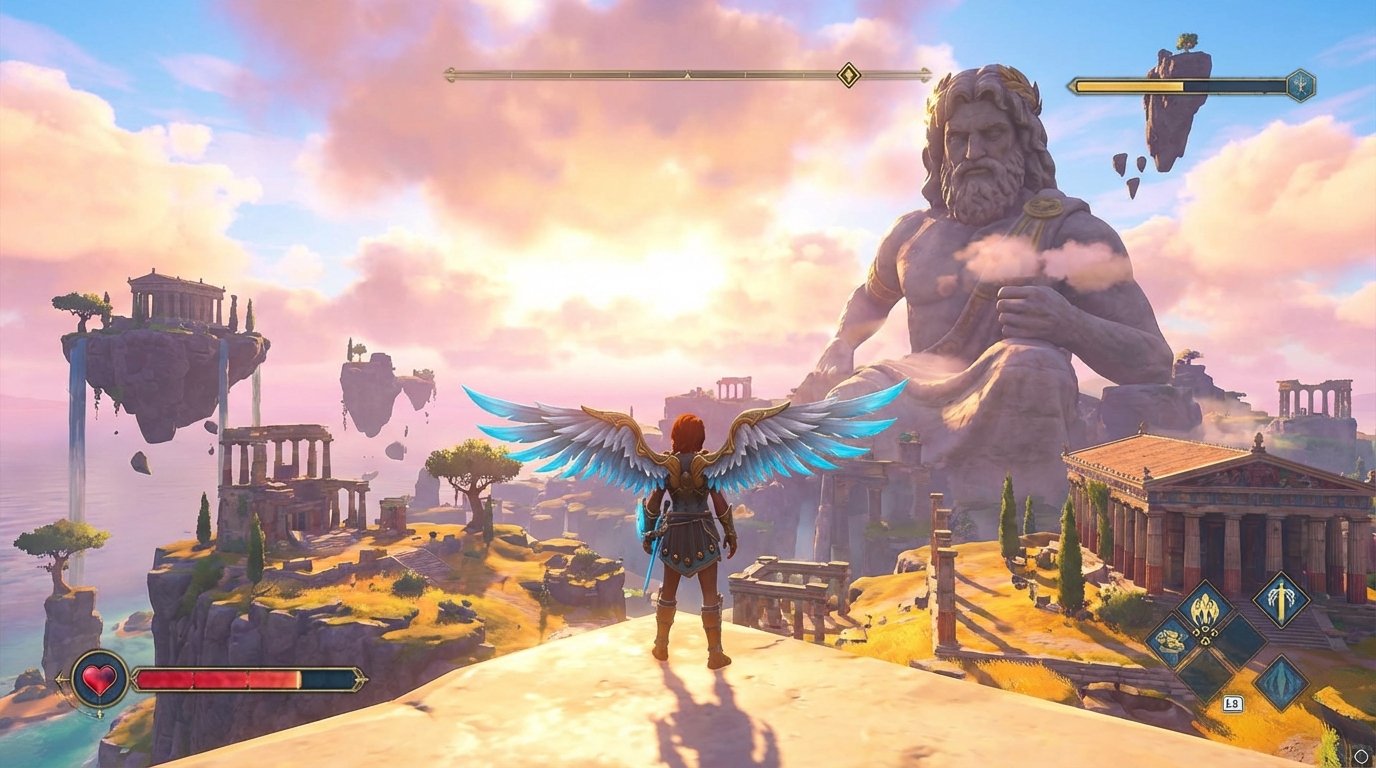Click the L3 button prompt badge
This screenshot has height=768, width=1376.
pos(1233,701)
